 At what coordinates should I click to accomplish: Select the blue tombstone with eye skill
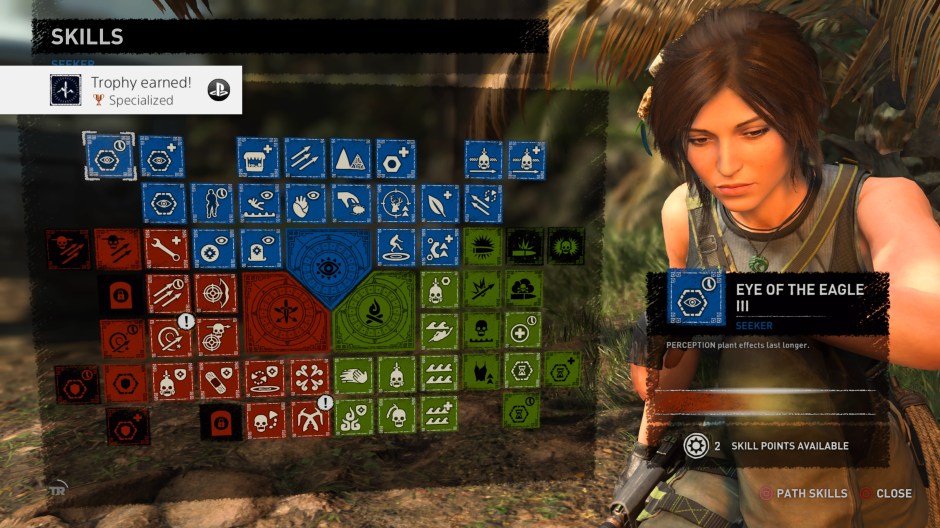(261, 249)
